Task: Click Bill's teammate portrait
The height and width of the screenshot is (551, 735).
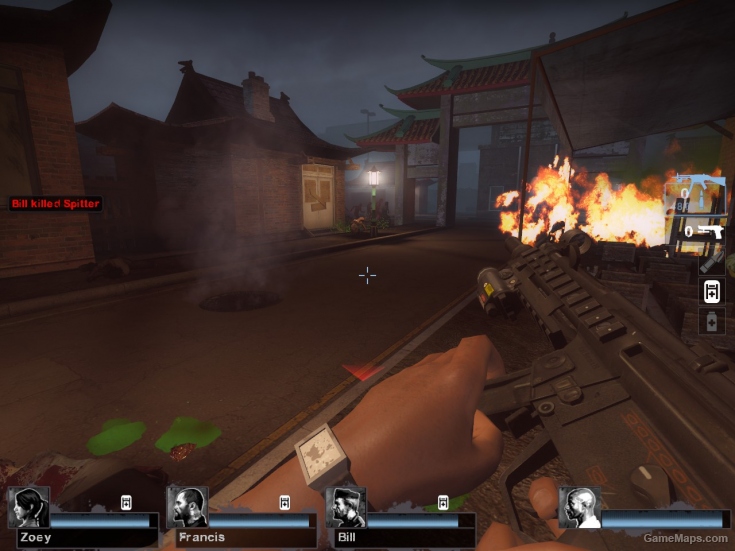Action: [346, 508]
